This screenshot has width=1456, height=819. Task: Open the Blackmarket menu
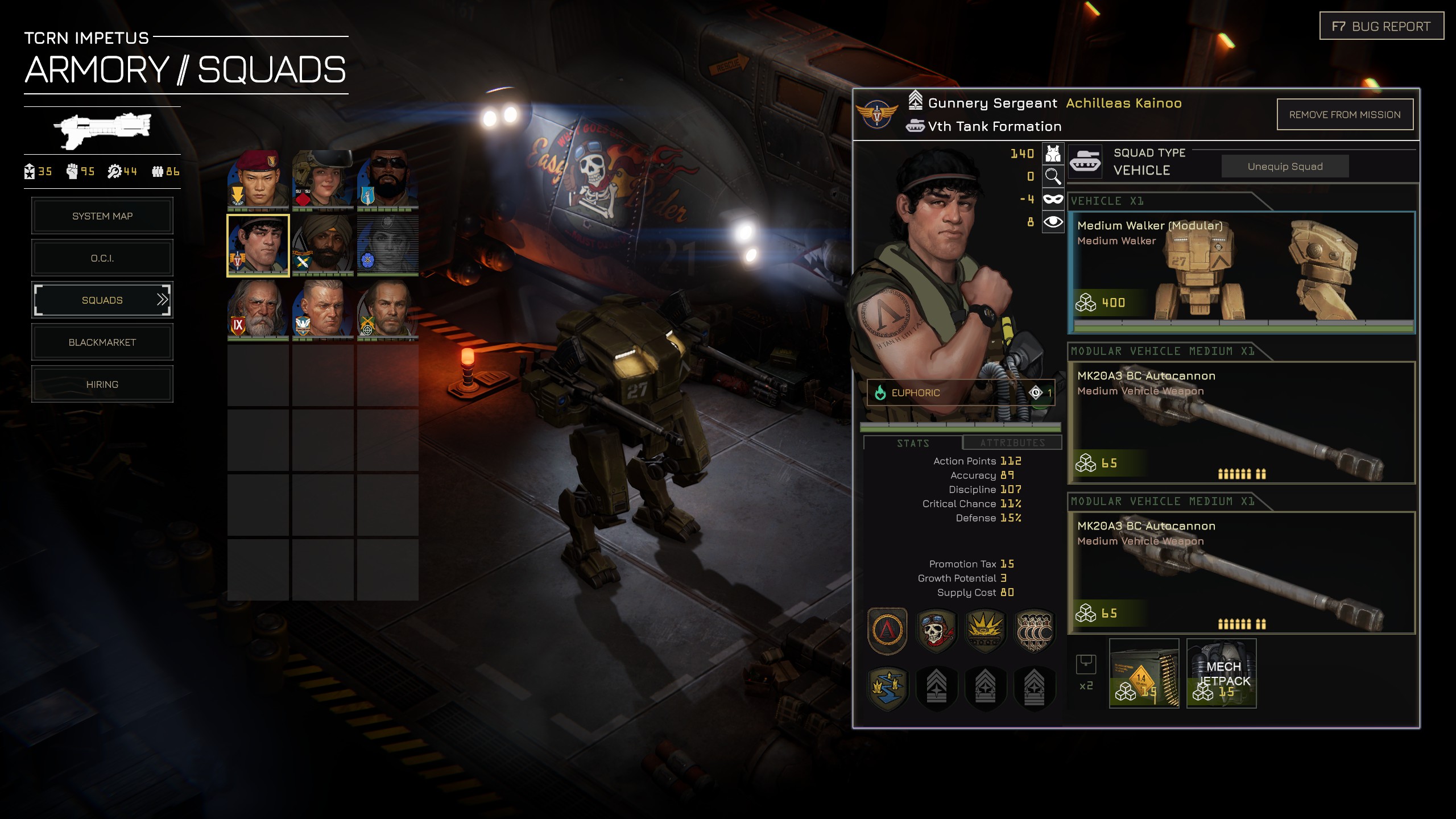coord(102,342)
